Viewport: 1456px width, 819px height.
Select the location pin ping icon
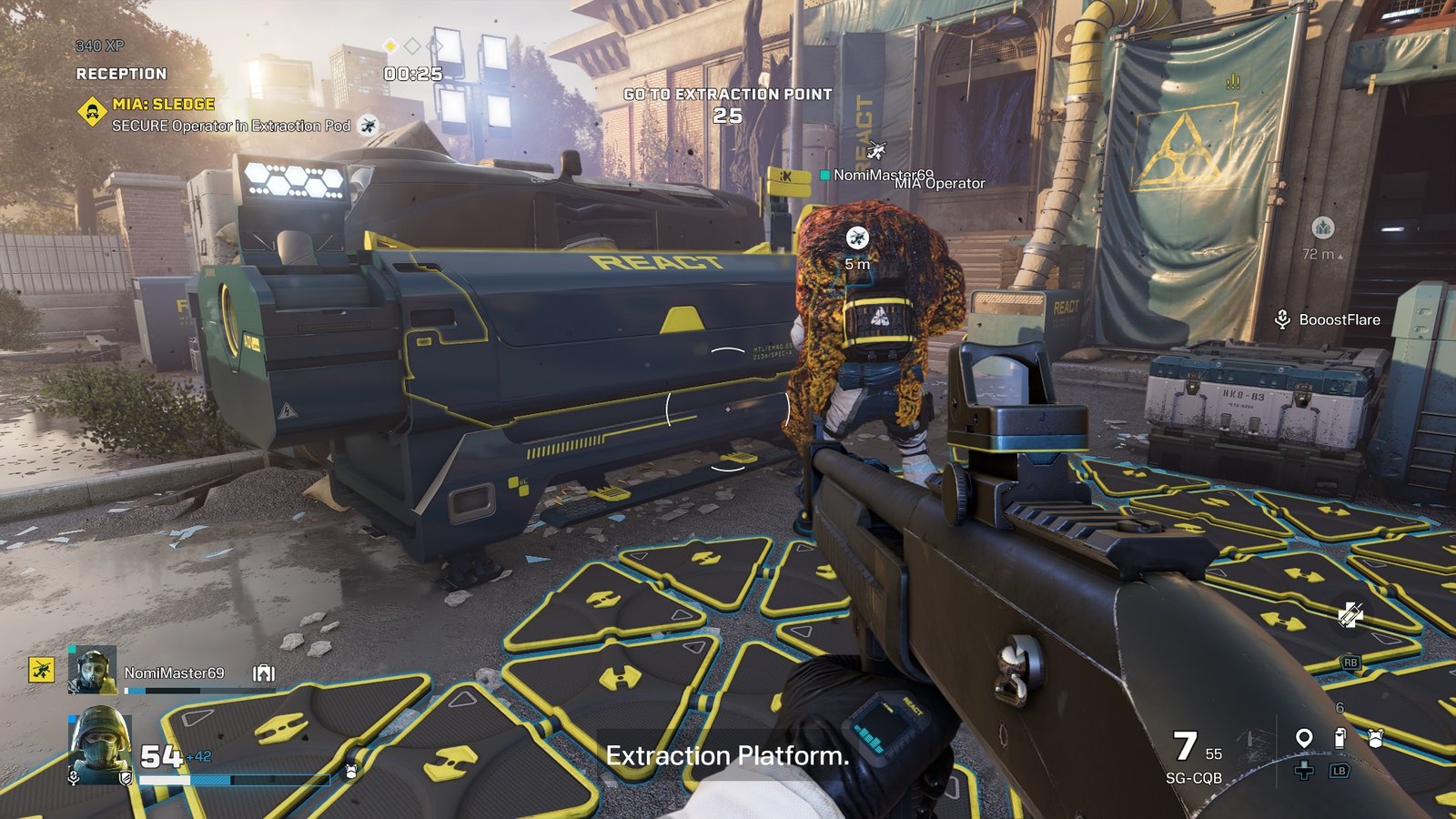click(1303, 738)
